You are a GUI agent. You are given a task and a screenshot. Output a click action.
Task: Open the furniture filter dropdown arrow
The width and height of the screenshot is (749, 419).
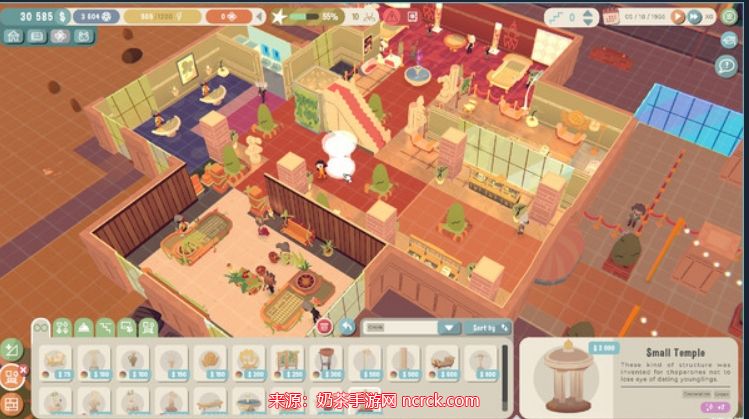[448, 327]
